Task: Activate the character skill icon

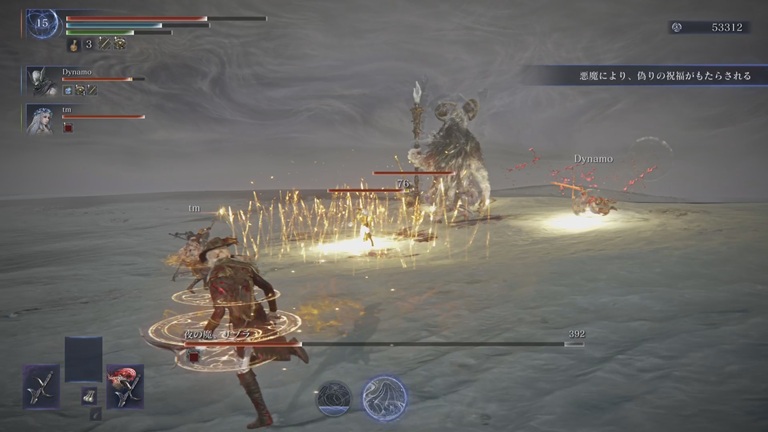Action: [334, 398]
